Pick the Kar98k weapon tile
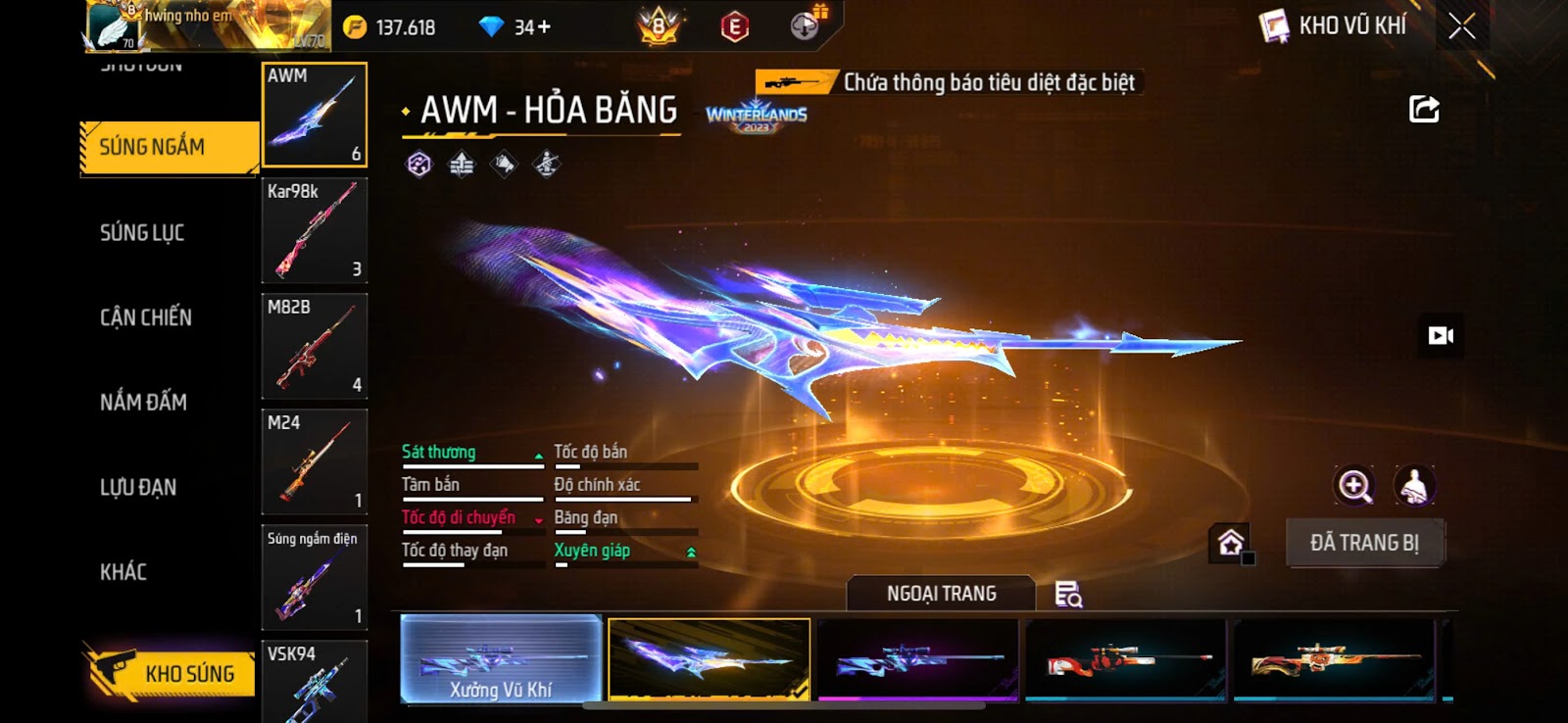 (x=315, y=231)
